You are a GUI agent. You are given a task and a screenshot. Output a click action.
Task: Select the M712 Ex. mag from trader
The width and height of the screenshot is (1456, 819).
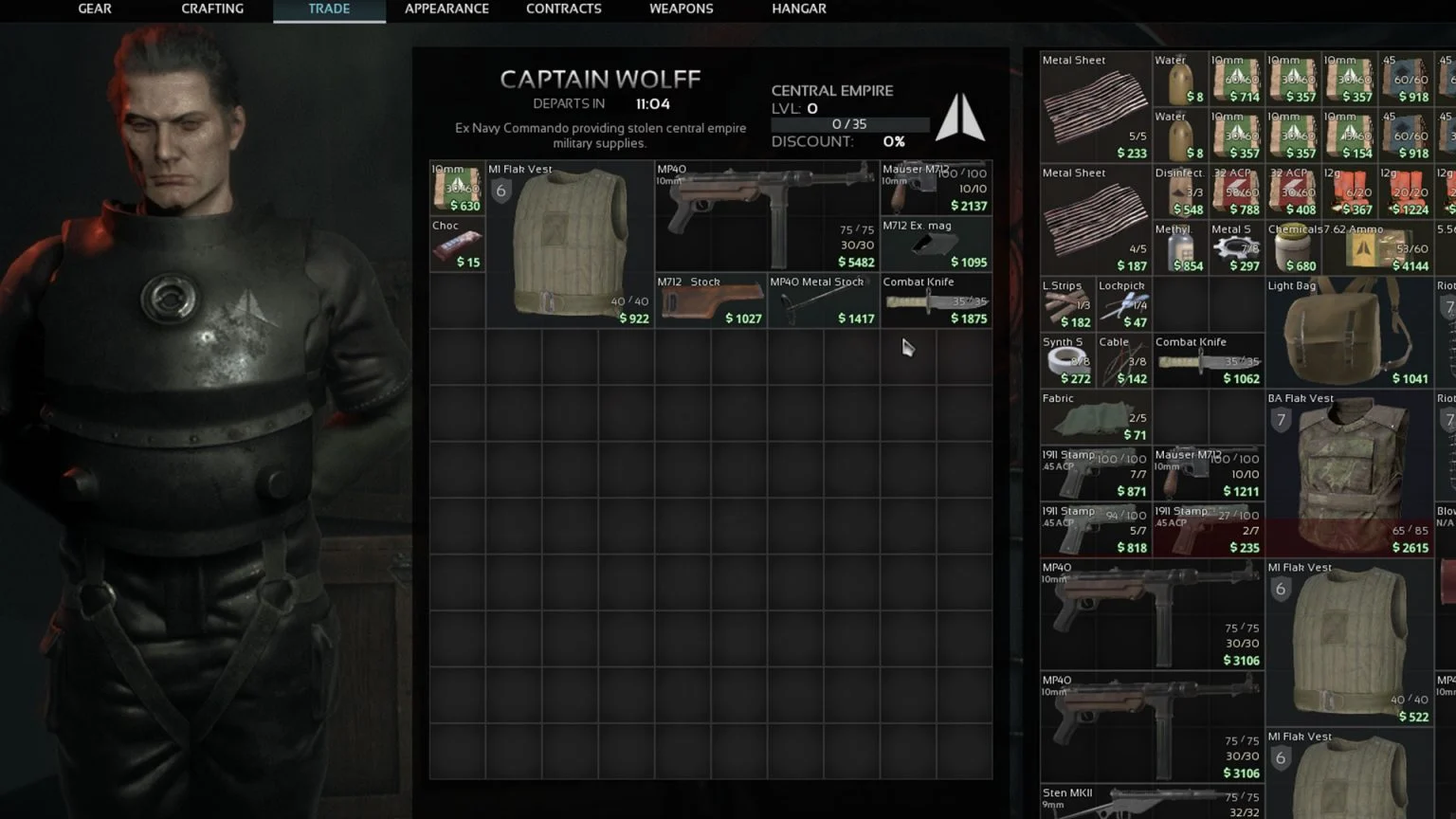coord(936,244)
